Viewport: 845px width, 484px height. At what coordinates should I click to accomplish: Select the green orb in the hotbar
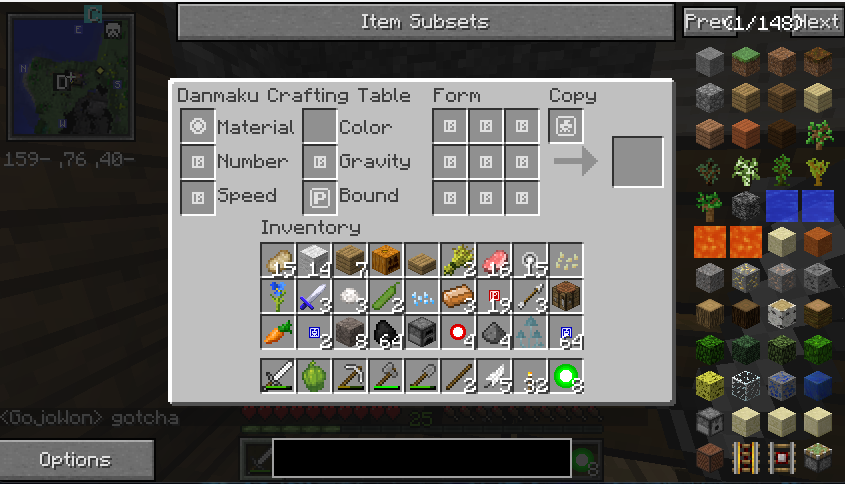(x=566, y=376)
